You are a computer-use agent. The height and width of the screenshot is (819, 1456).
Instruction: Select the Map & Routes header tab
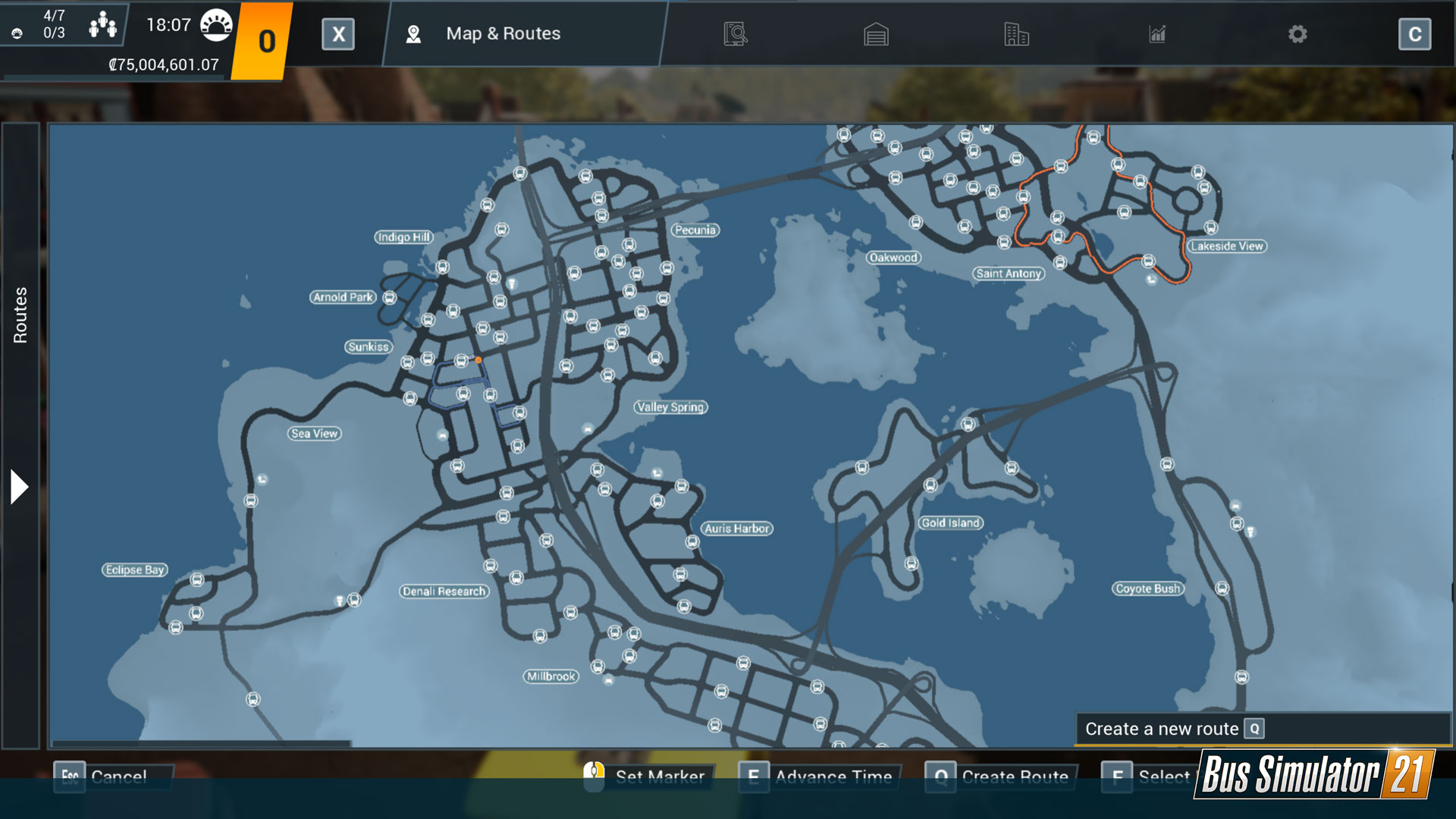(x=503, y=33)
